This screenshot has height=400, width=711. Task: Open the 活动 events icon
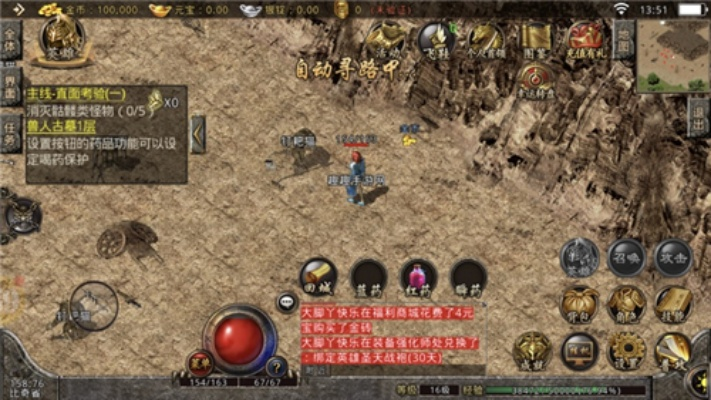383,39
